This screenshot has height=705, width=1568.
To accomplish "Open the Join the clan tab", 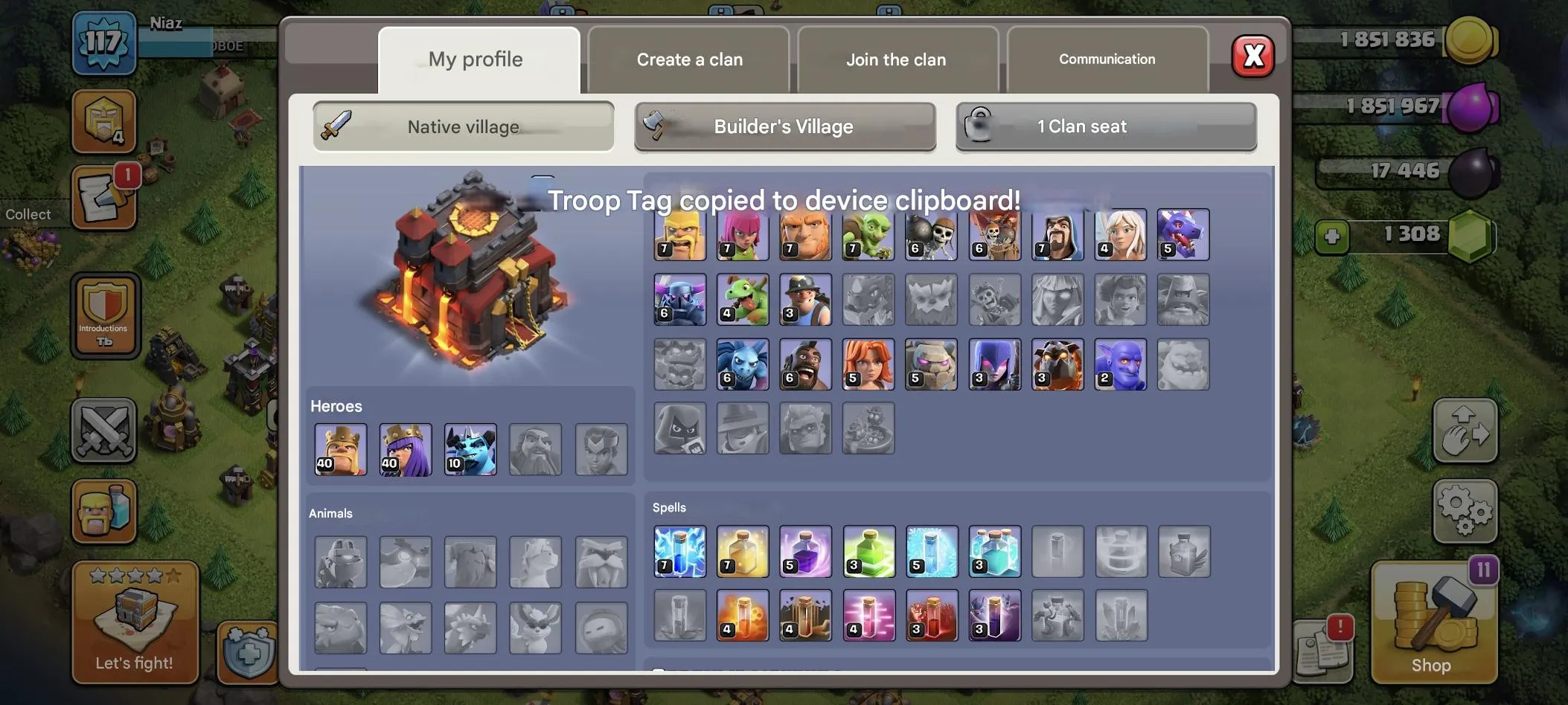I will (896, 59).
